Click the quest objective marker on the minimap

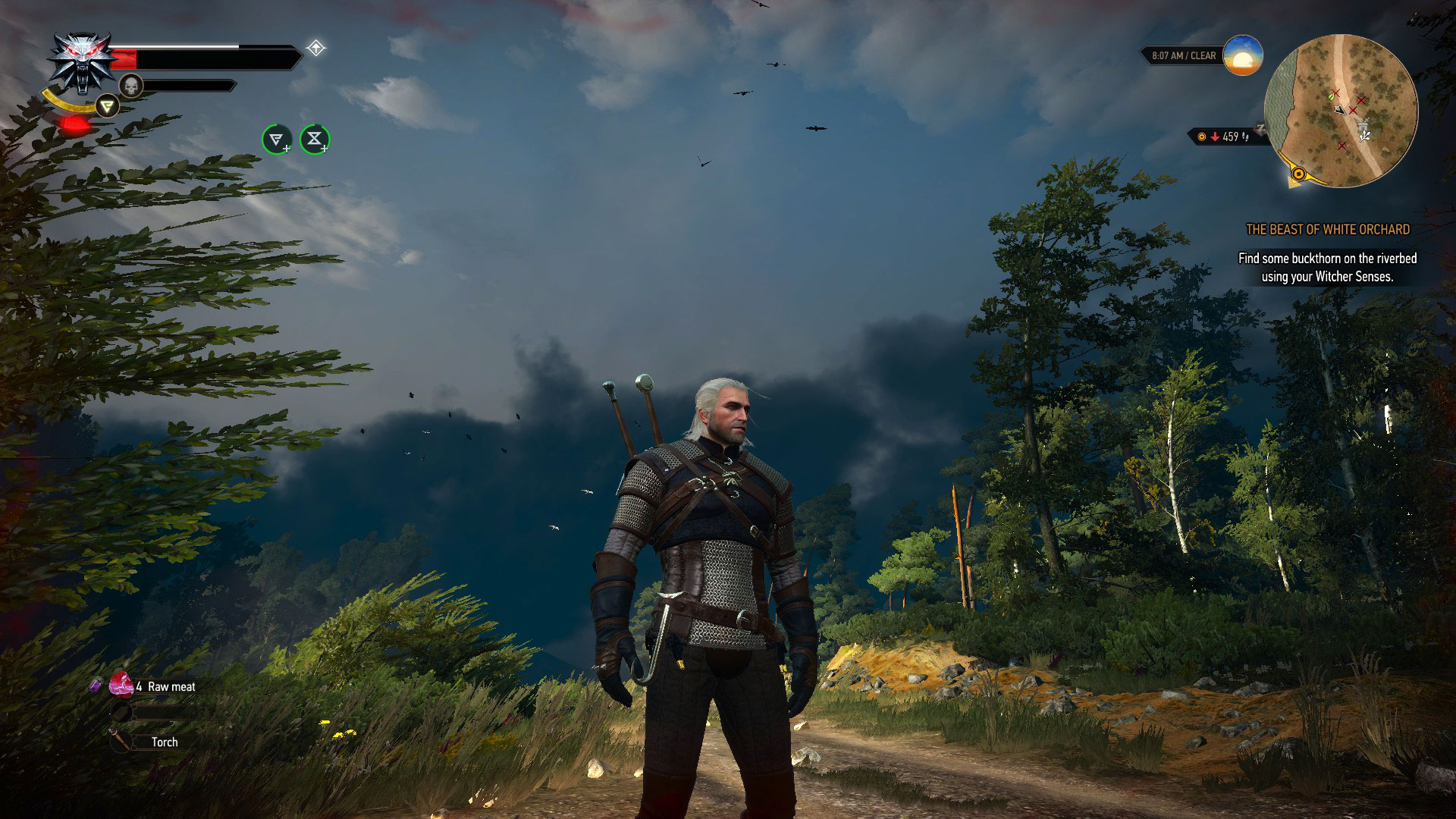pos(1299,174)
